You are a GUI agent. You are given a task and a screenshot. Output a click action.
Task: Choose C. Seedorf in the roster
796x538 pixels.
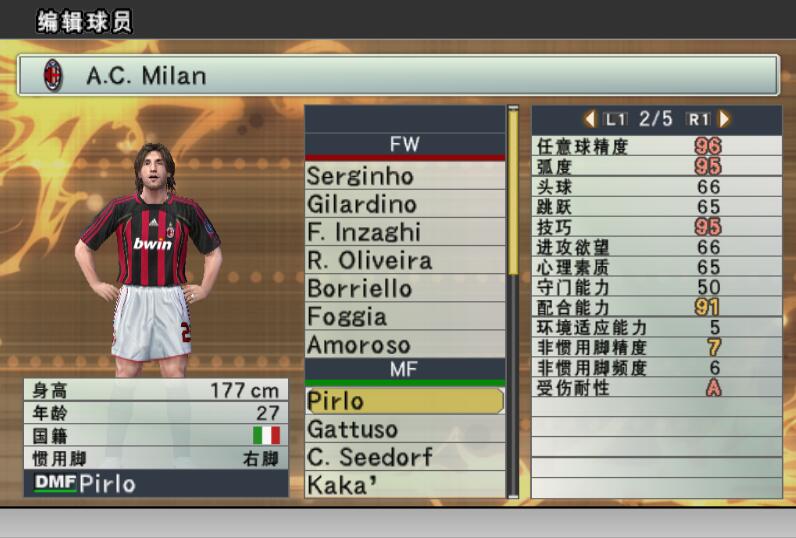coord(405,457)
